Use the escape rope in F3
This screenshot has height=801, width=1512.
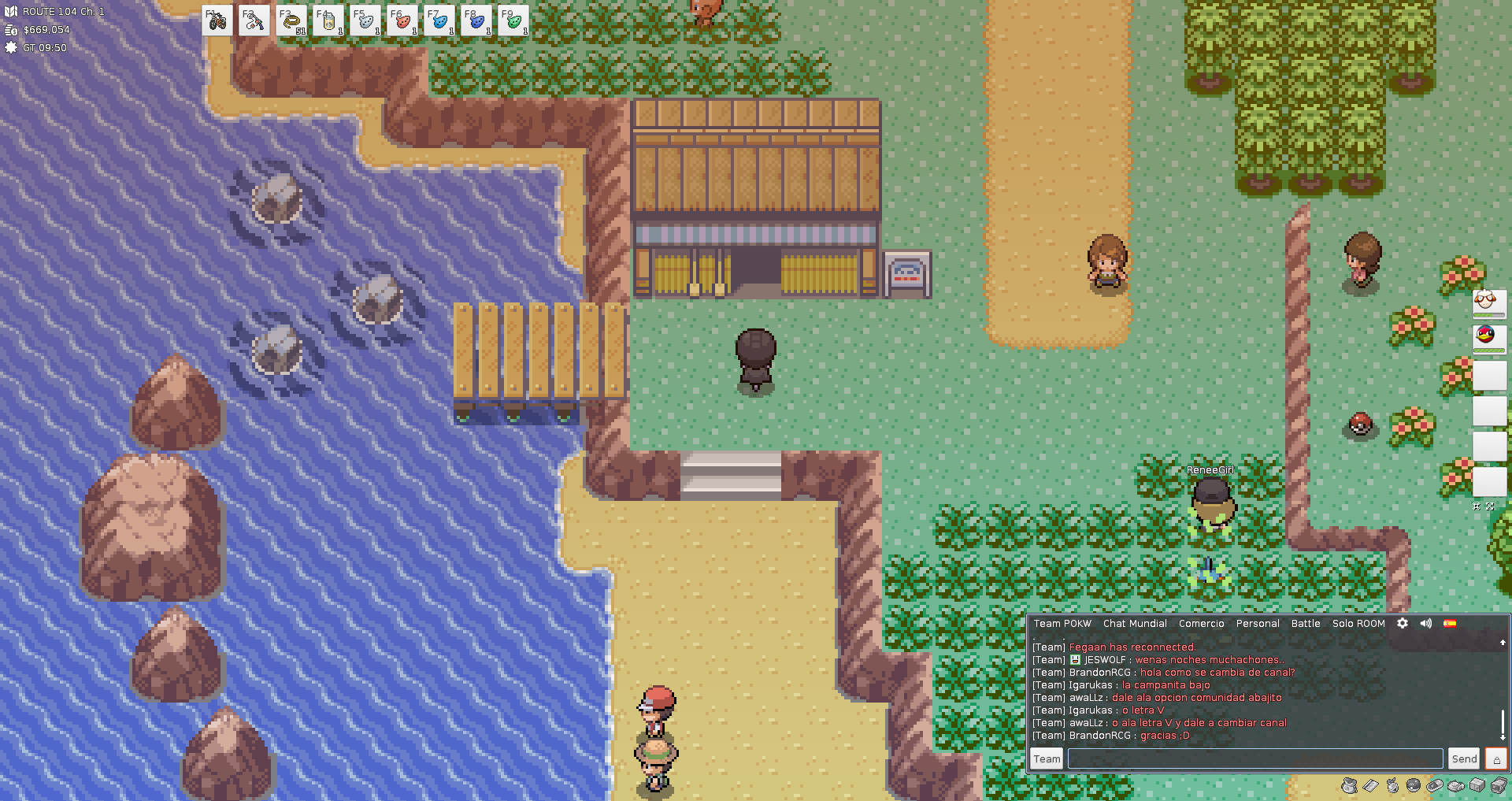pyautogui.click(x=291, y=21)
